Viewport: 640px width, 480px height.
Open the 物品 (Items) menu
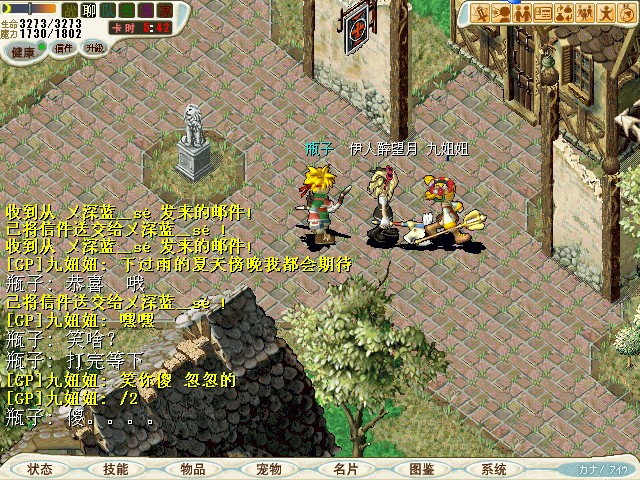click(x=193, y=468)
